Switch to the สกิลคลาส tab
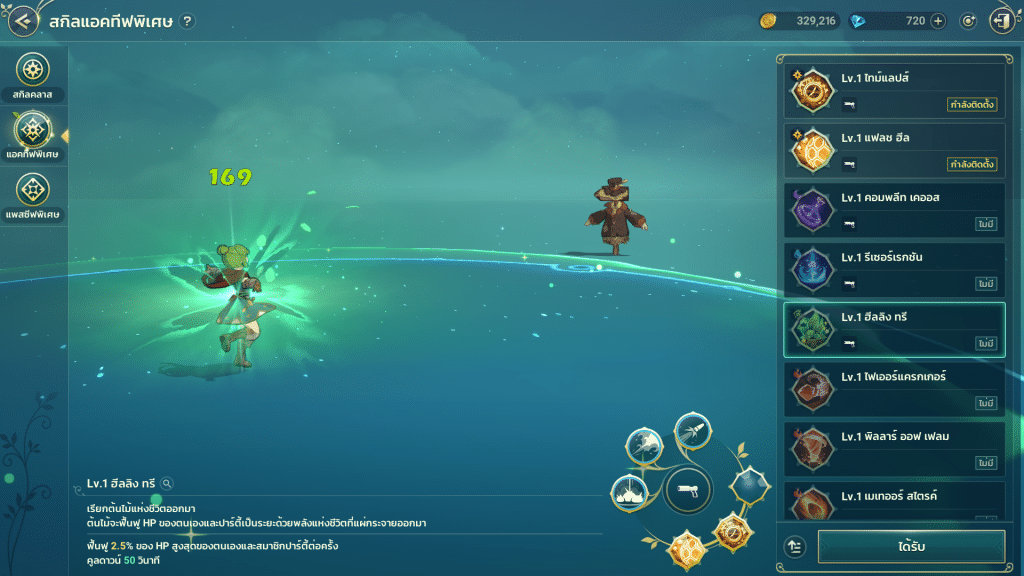Screen dimensions: 1024x576 (33, 73)
